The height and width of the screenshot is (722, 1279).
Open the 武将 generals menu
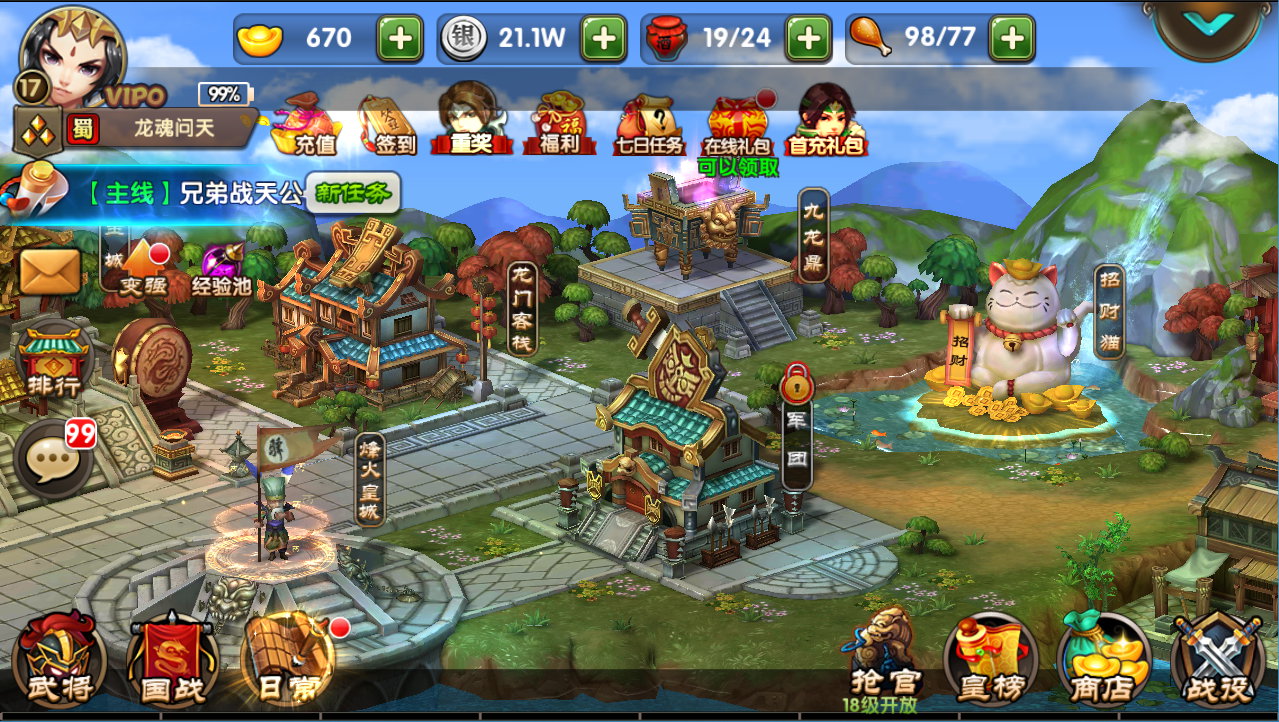coord(59,659)
